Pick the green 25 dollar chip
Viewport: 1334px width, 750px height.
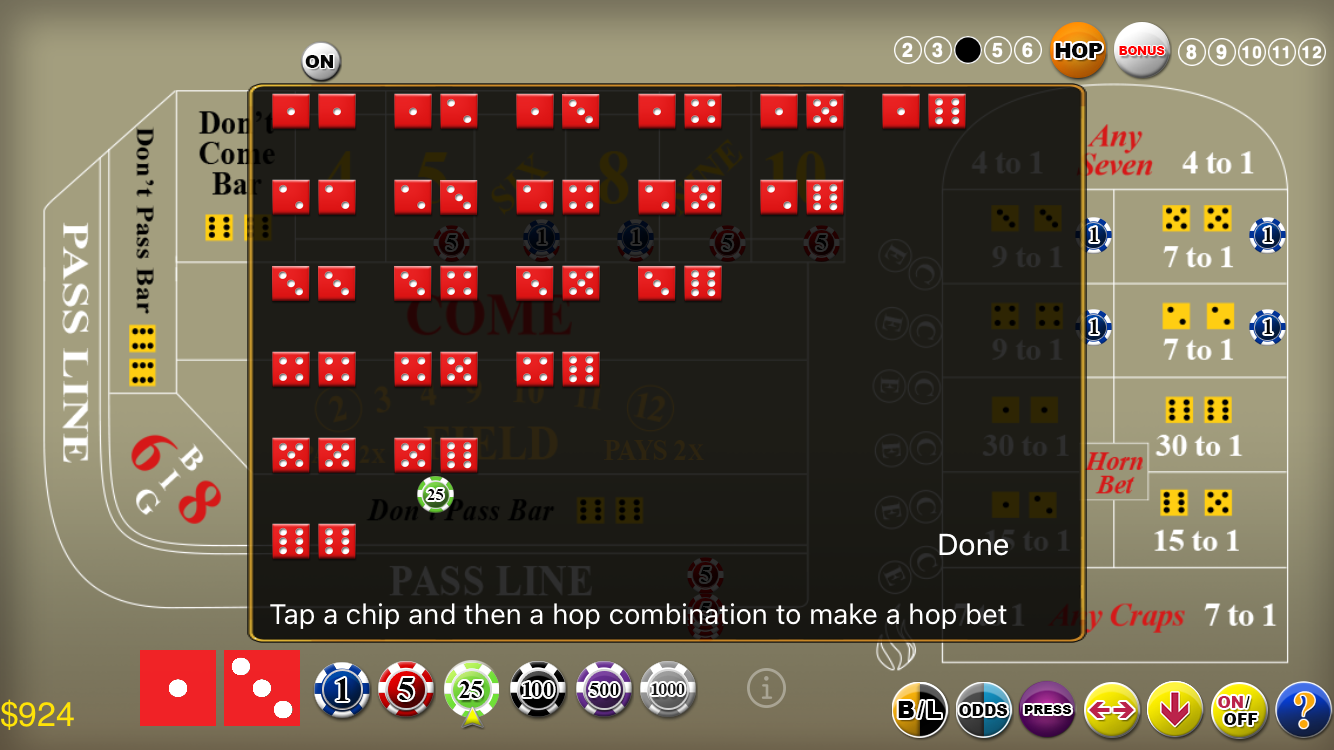coord(471,689)
